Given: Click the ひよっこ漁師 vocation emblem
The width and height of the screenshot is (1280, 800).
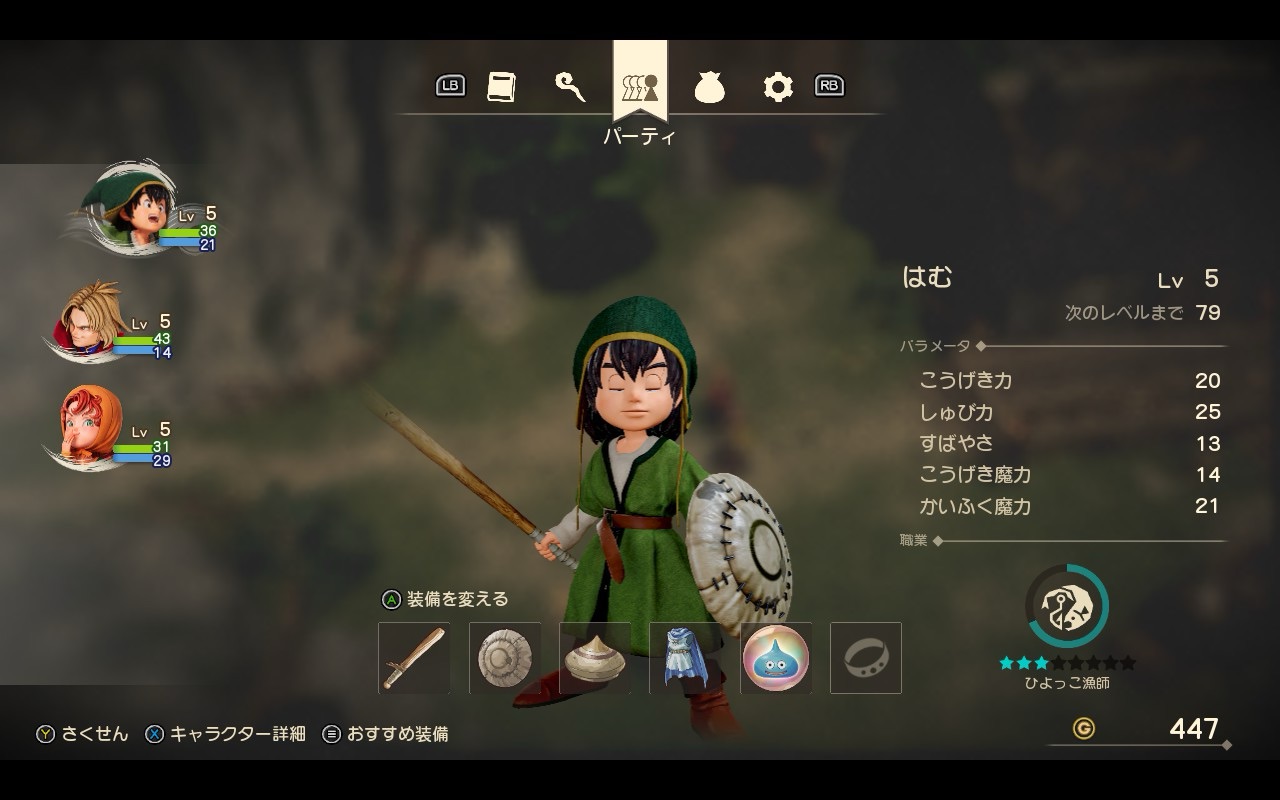Looking at the screenshot, I should pos(1067,606).
